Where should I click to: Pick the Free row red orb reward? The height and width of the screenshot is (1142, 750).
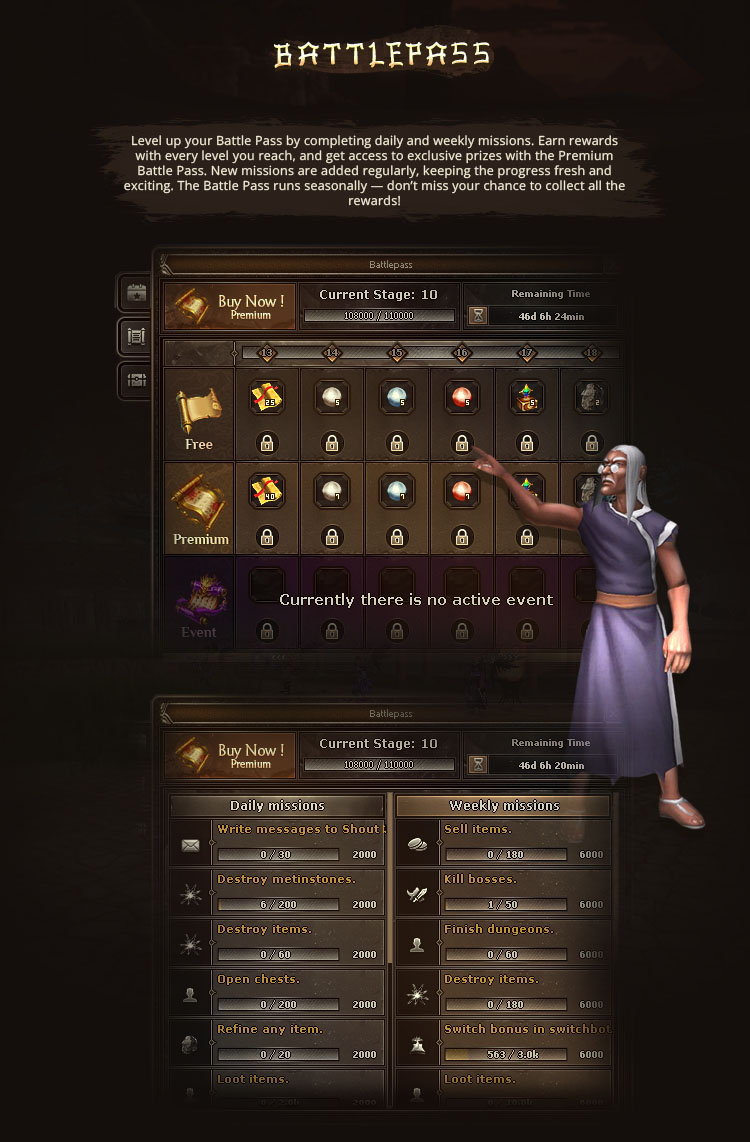462,397
